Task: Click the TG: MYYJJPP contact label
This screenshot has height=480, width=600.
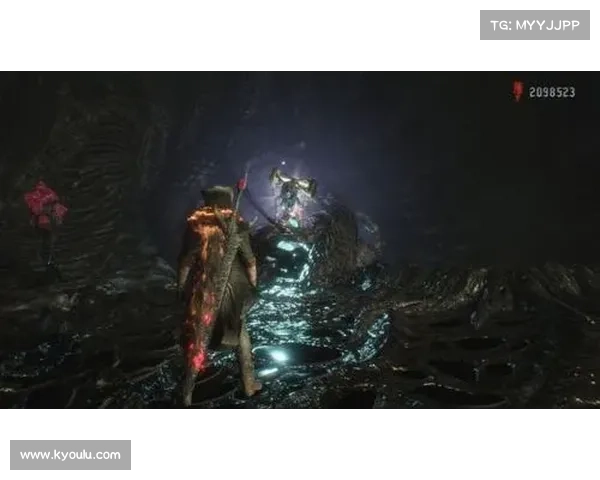Action: click(535, 25)
